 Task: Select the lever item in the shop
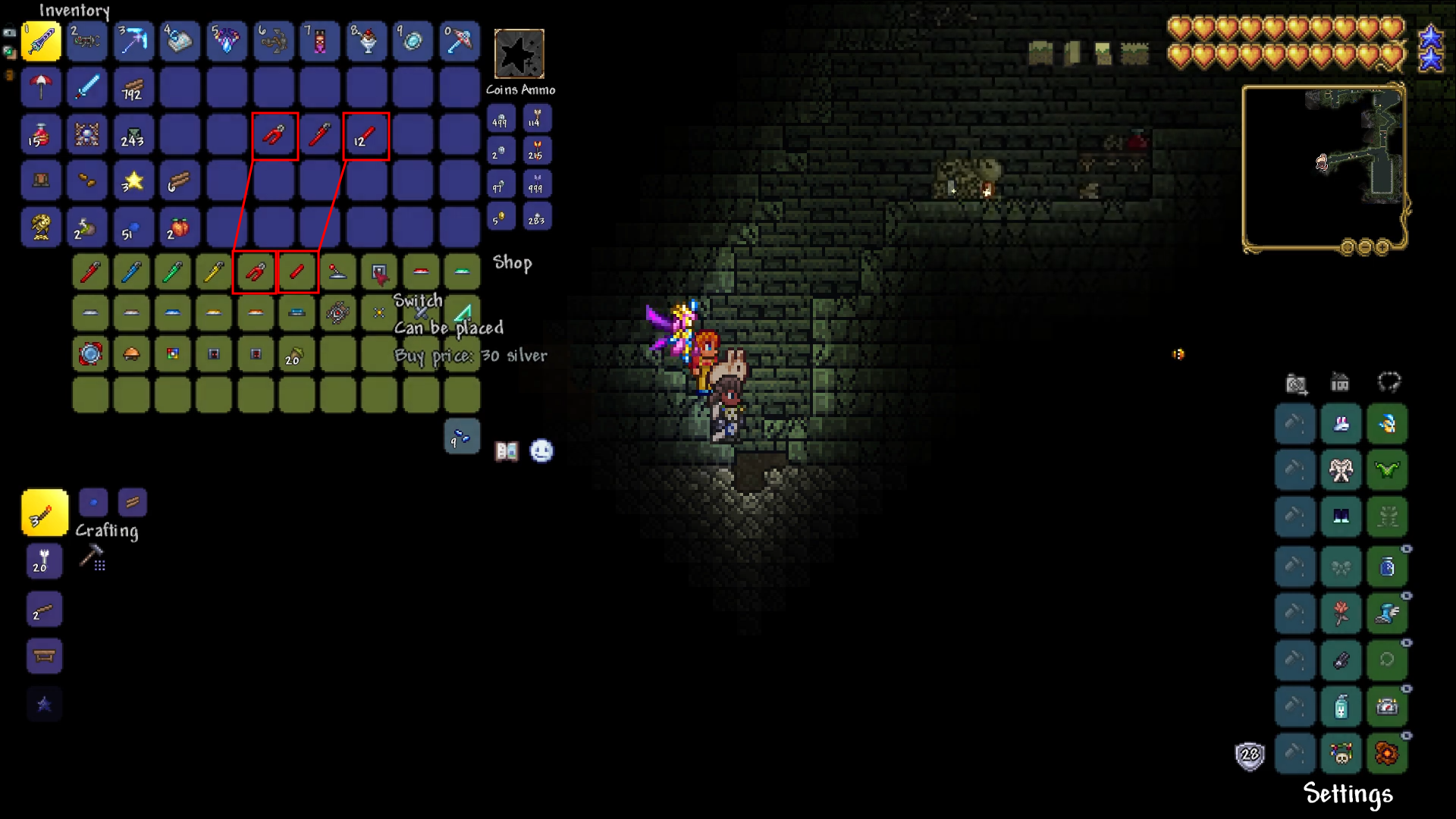337,272
